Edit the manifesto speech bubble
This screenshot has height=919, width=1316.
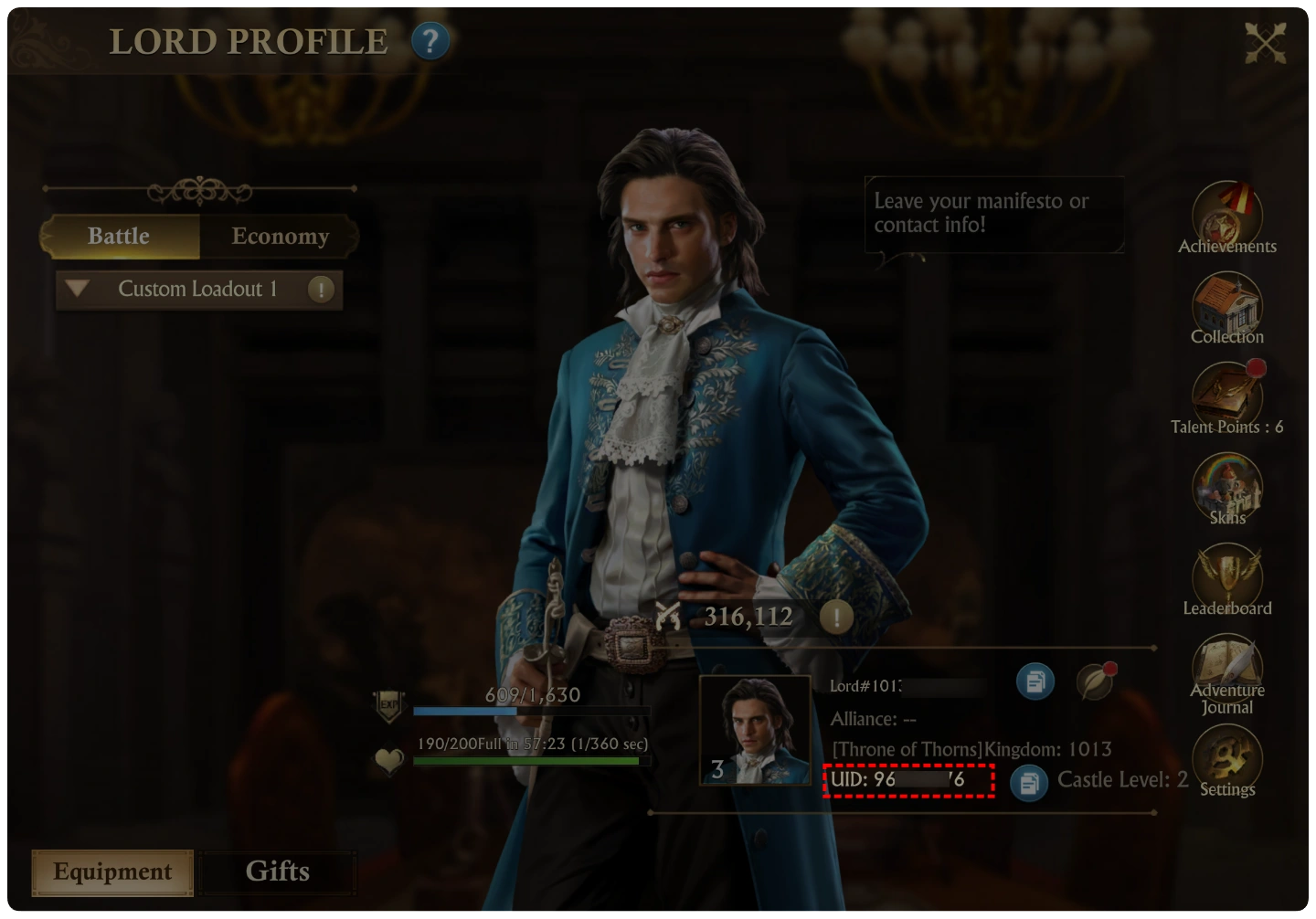tap(993, 214)
